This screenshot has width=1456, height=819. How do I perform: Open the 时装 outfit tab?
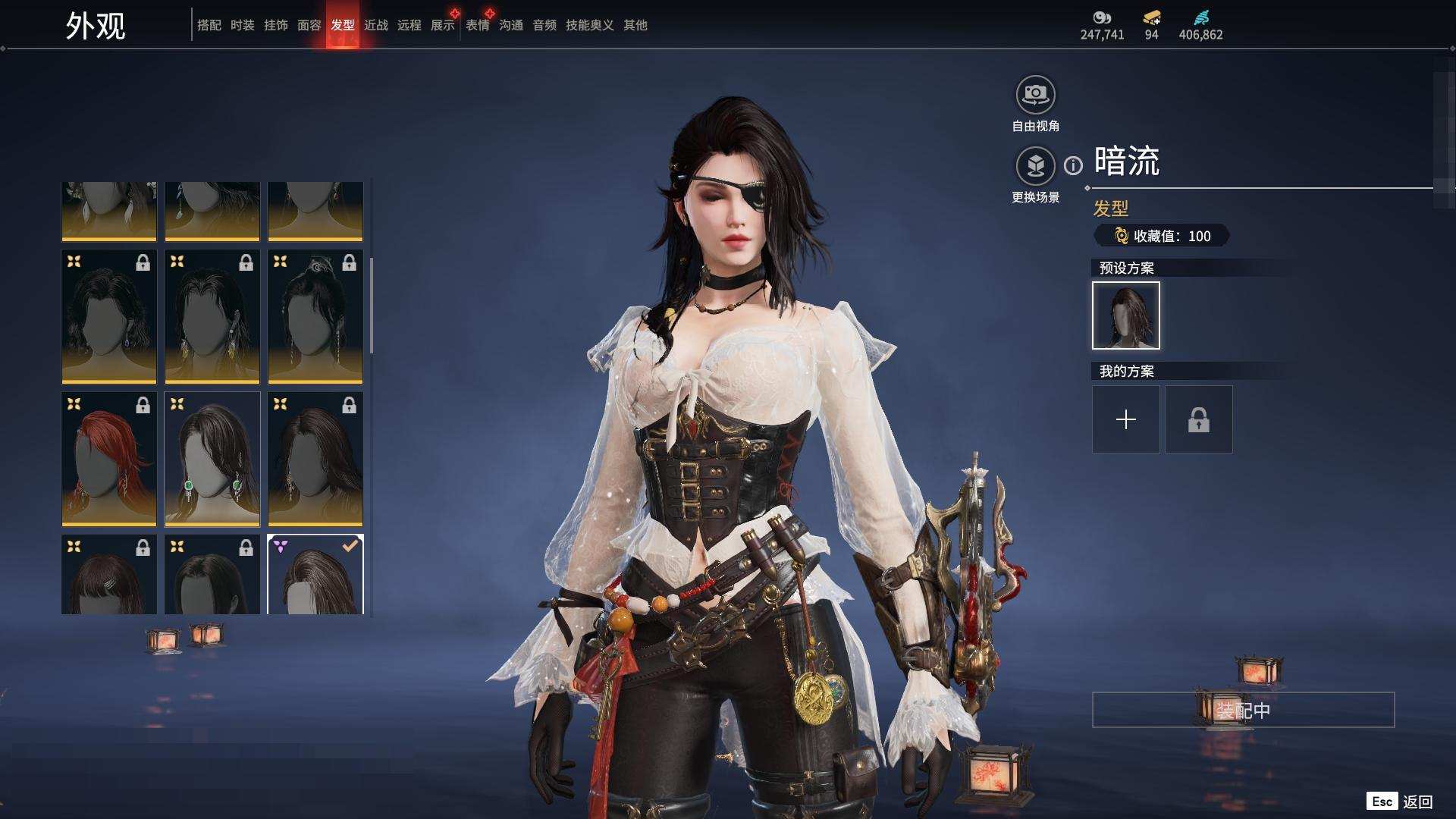point(242,25)
